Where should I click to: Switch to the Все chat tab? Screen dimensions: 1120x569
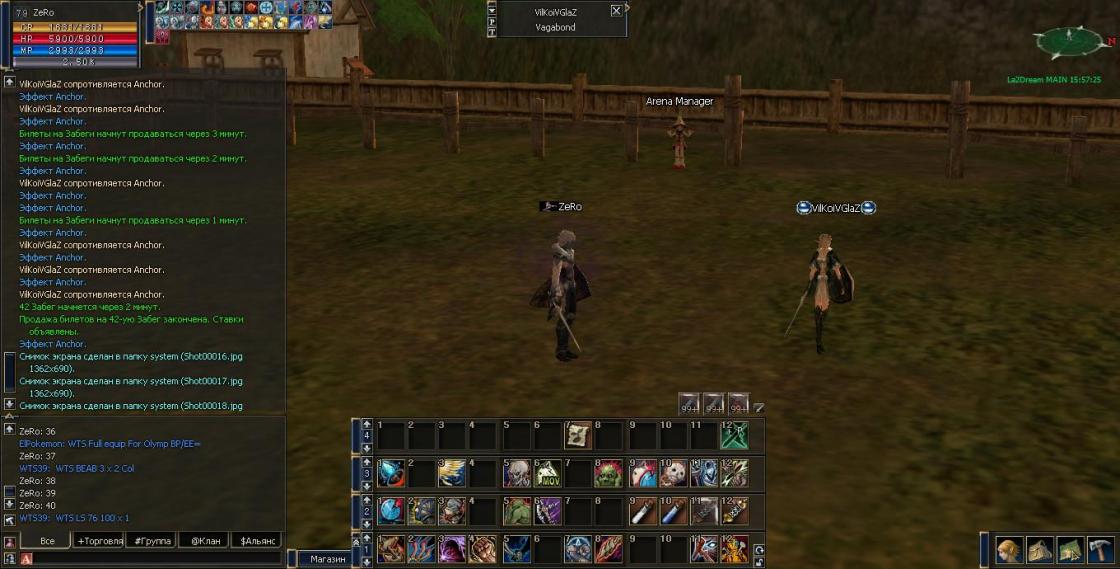pyautogui.click(x=46, y=541)
